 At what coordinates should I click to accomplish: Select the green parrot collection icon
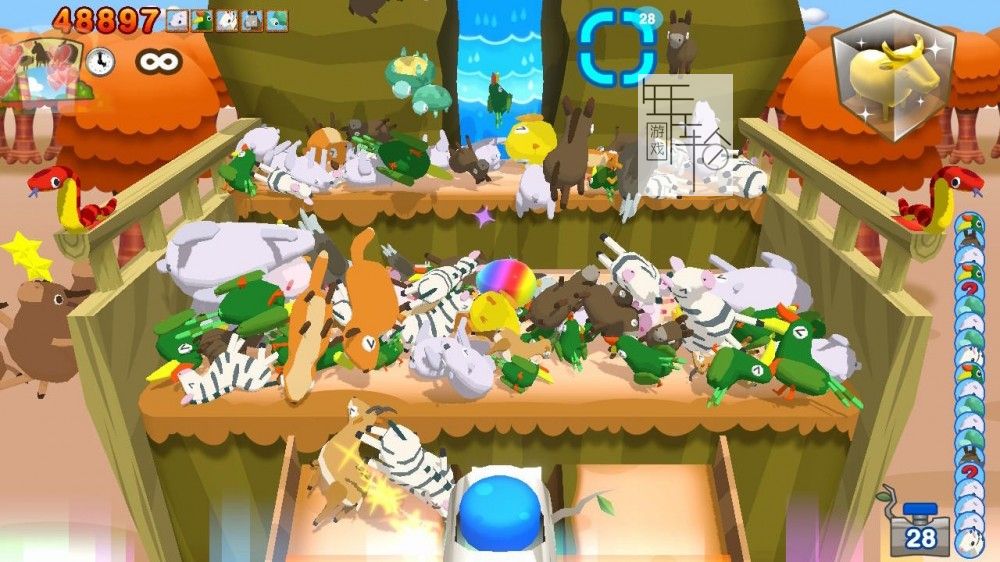202,19
